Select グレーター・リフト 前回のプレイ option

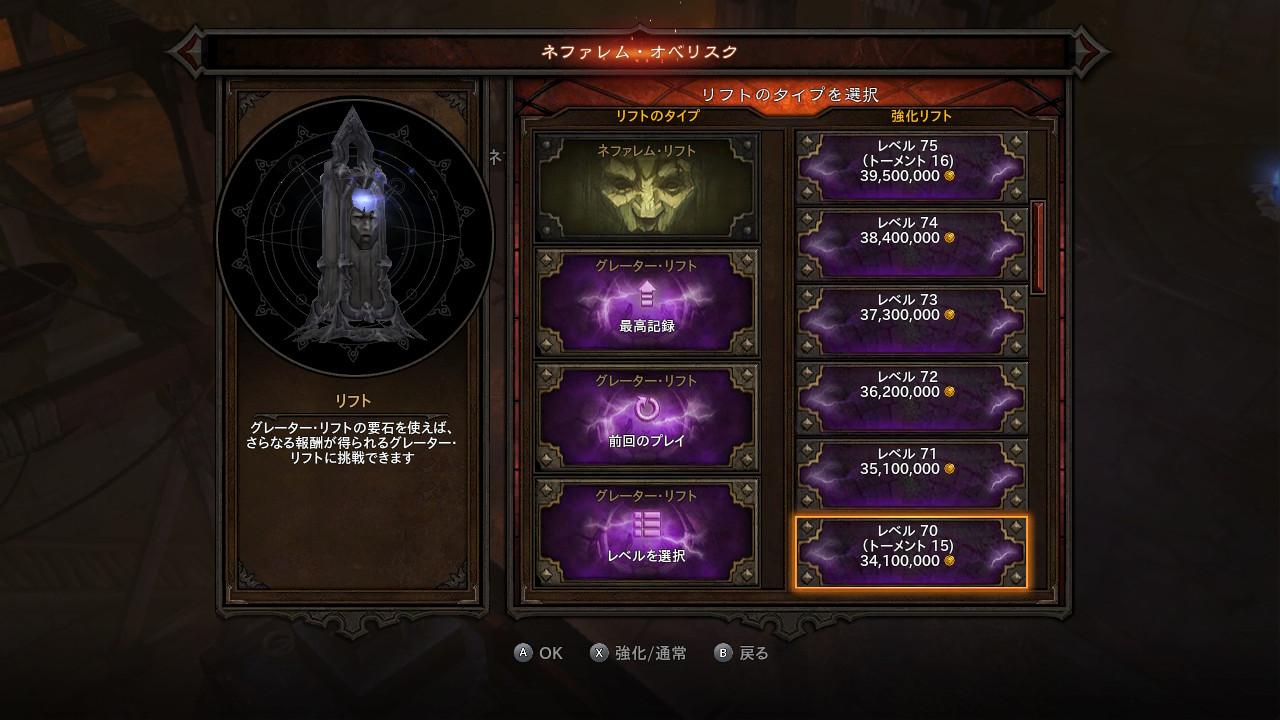click(647, 417)
